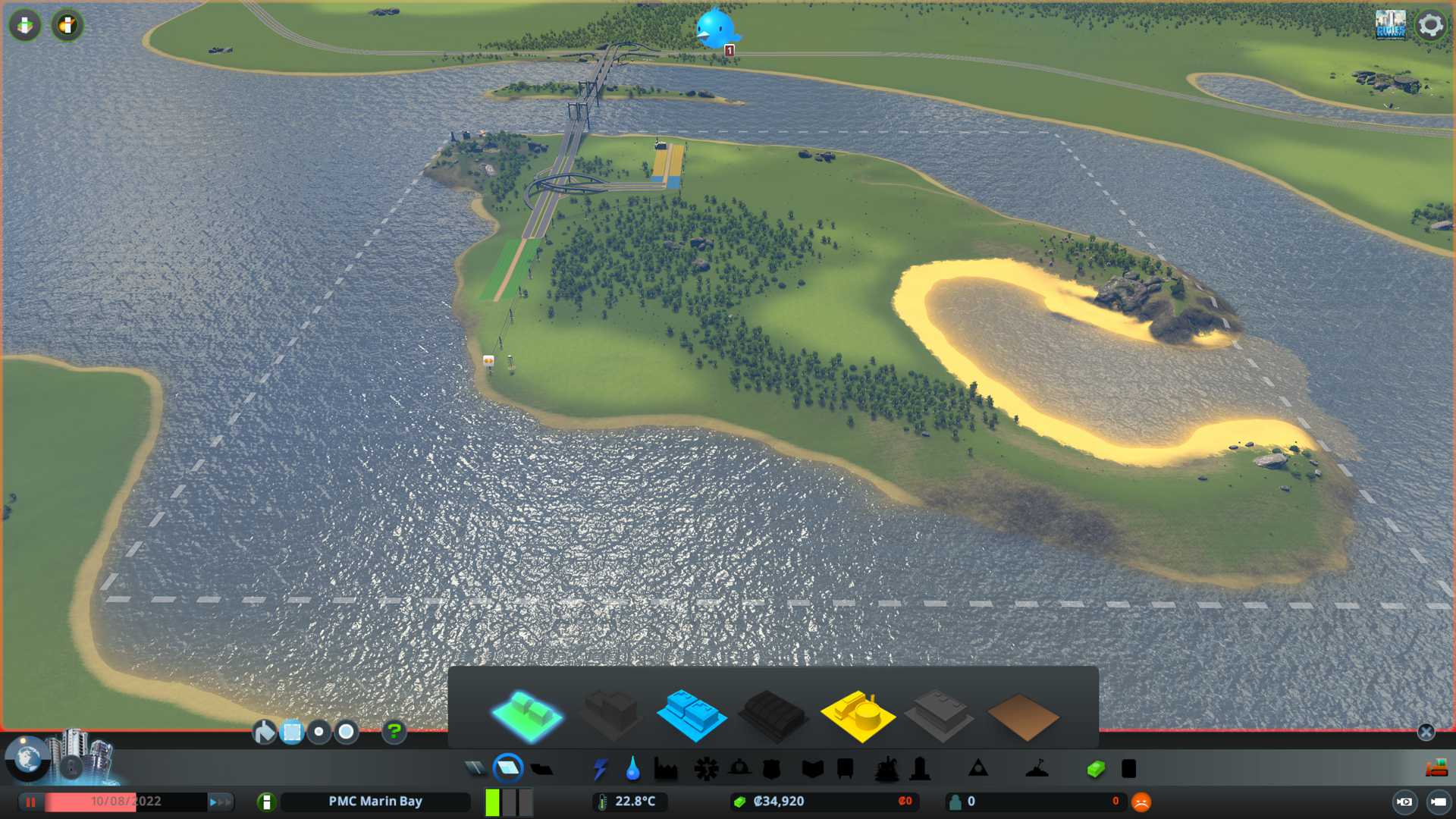Open city info for PMC Marin Bay

[266, 802]
